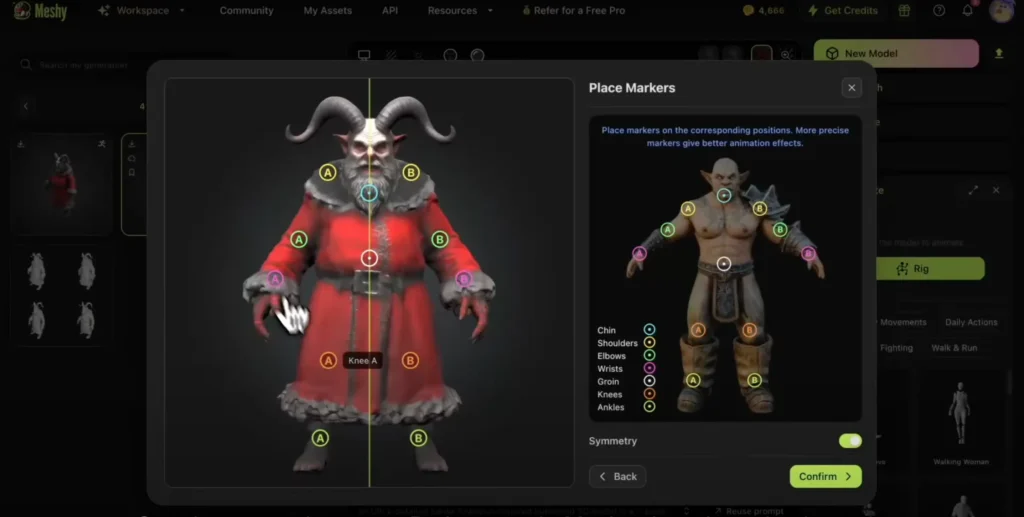Choose knee marker B on the red-robed model
This screenshot has width=1024, height=517.
[410, 360]
